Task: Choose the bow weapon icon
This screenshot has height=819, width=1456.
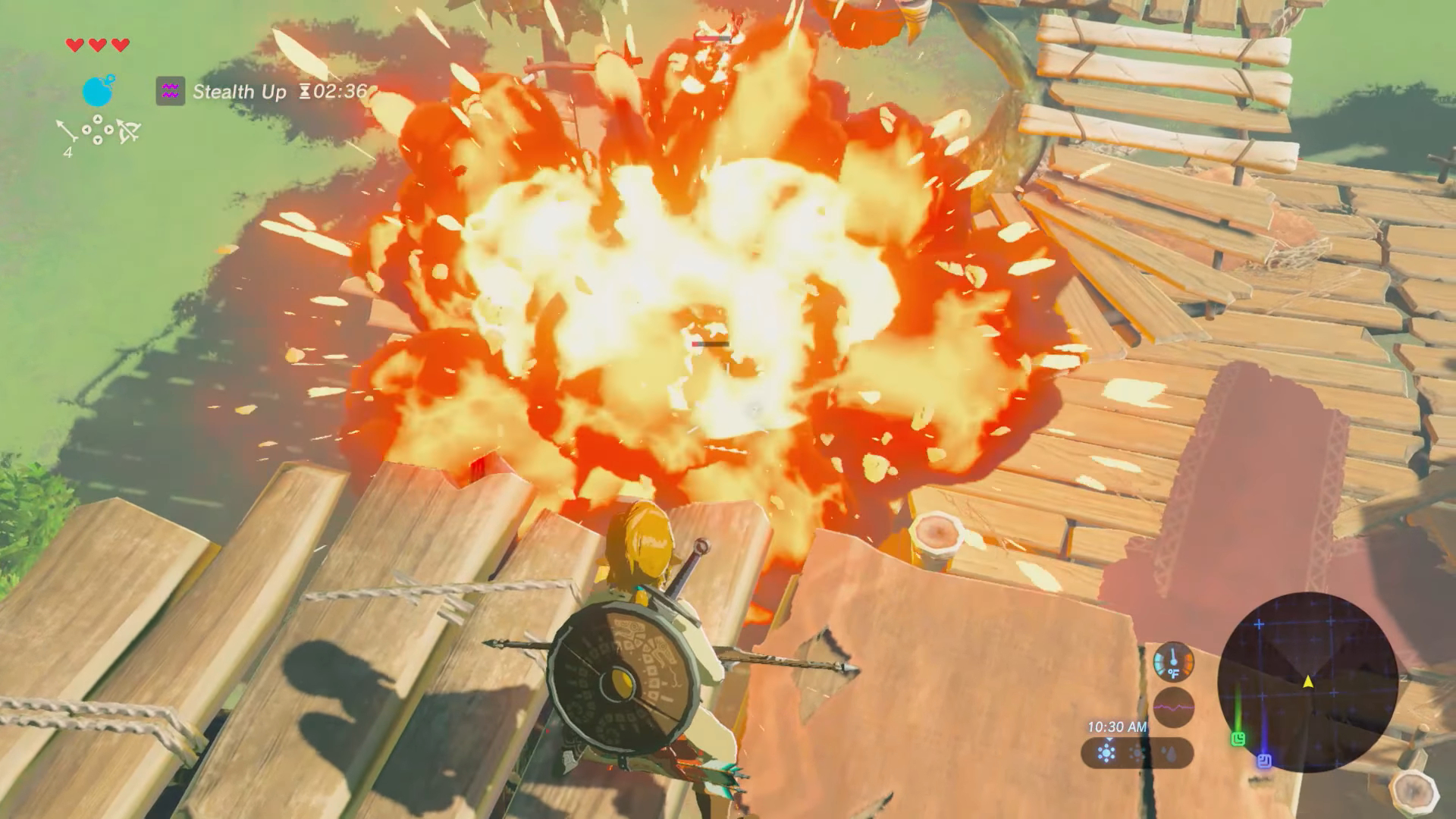Action: tap(128, 132)
